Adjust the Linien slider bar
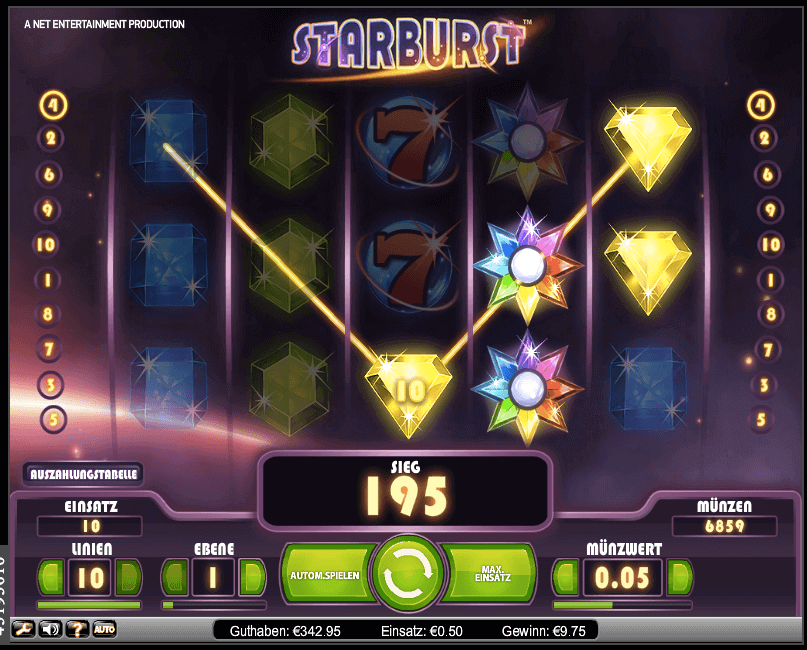The height and width of the screenshot is (650, 807). click(x=89, y=605)
